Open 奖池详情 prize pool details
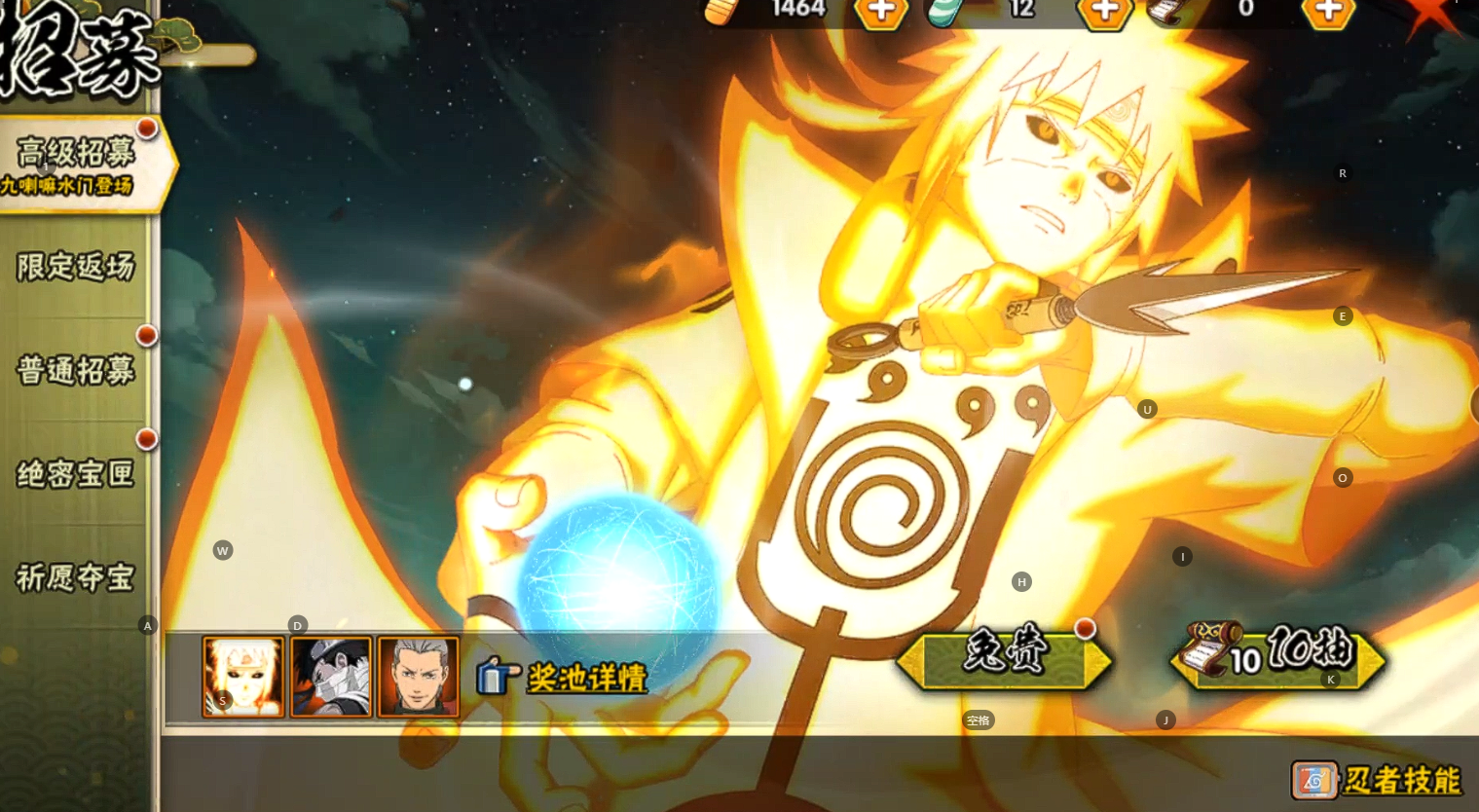Viewport: 1479px width, 812px height. point(563,677)
